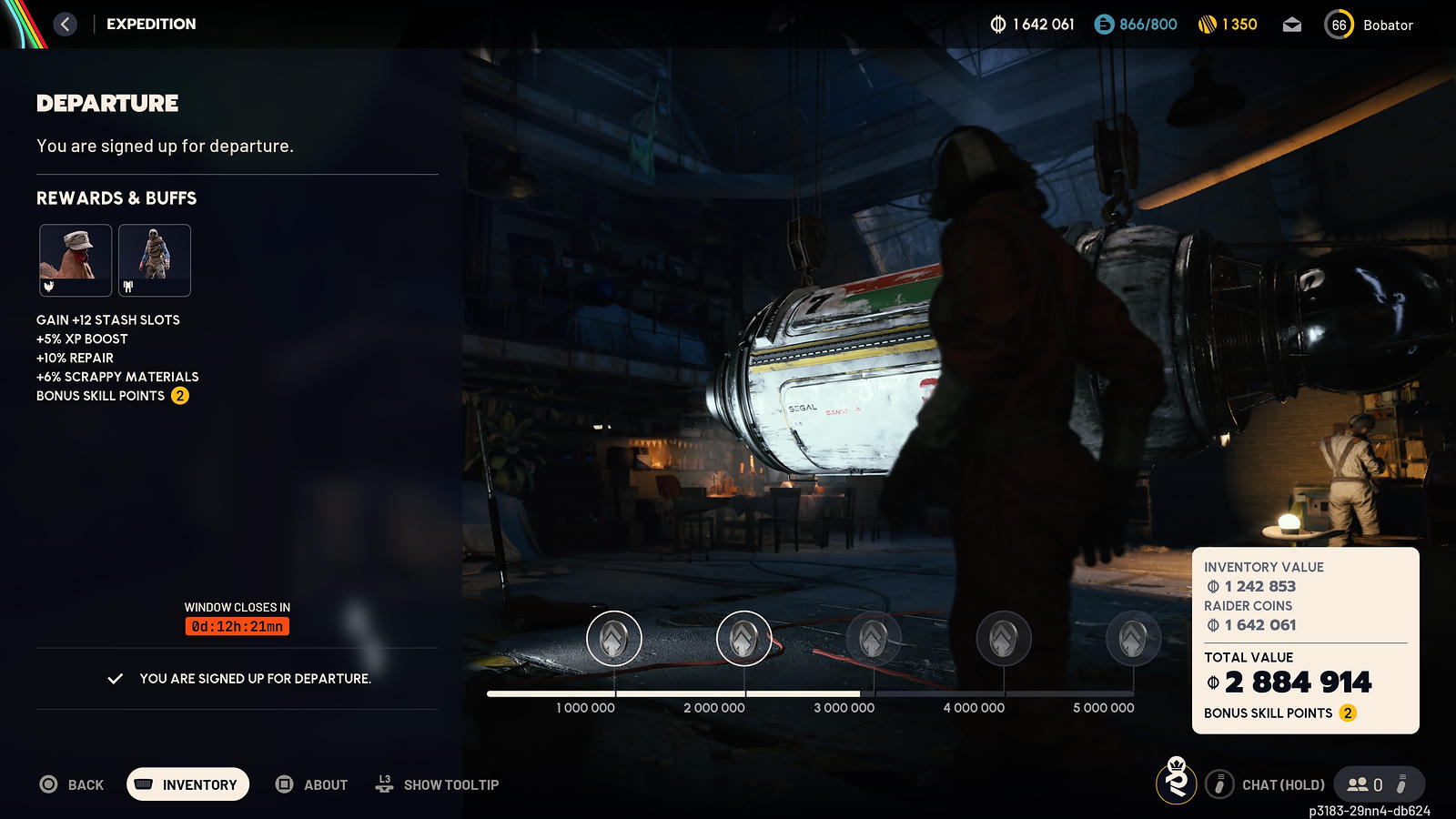Open the mail envelope icon

pos(1292,25)
